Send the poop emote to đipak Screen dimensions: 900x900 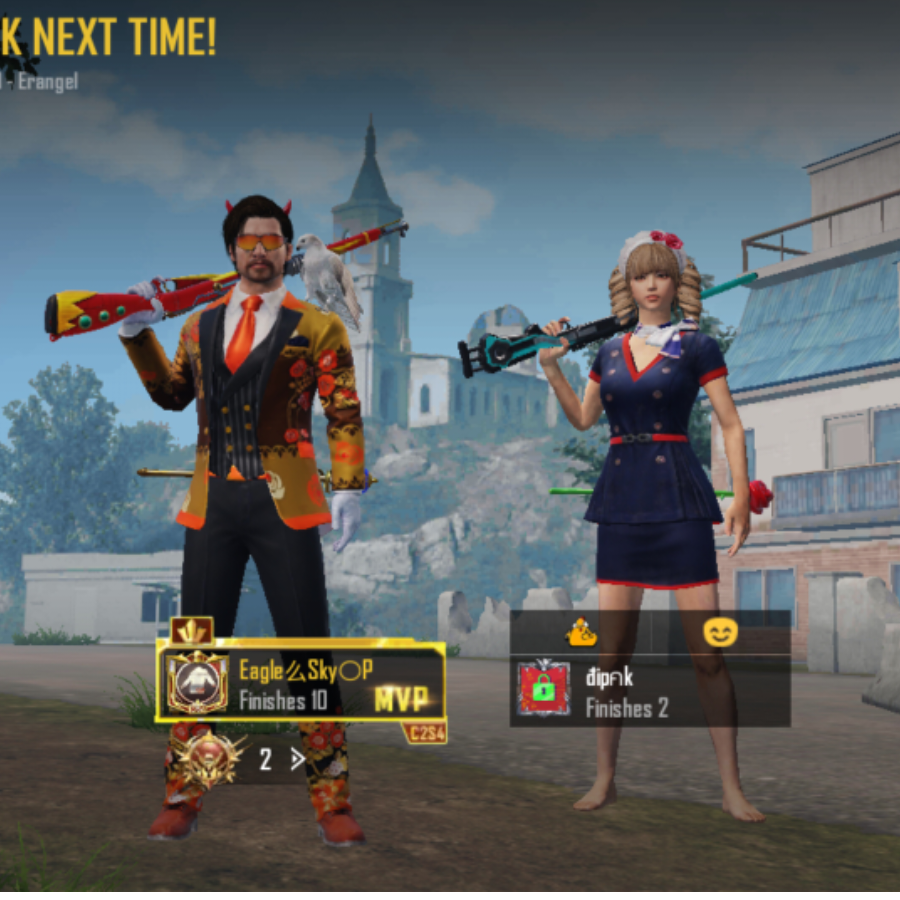click(581, 632)
